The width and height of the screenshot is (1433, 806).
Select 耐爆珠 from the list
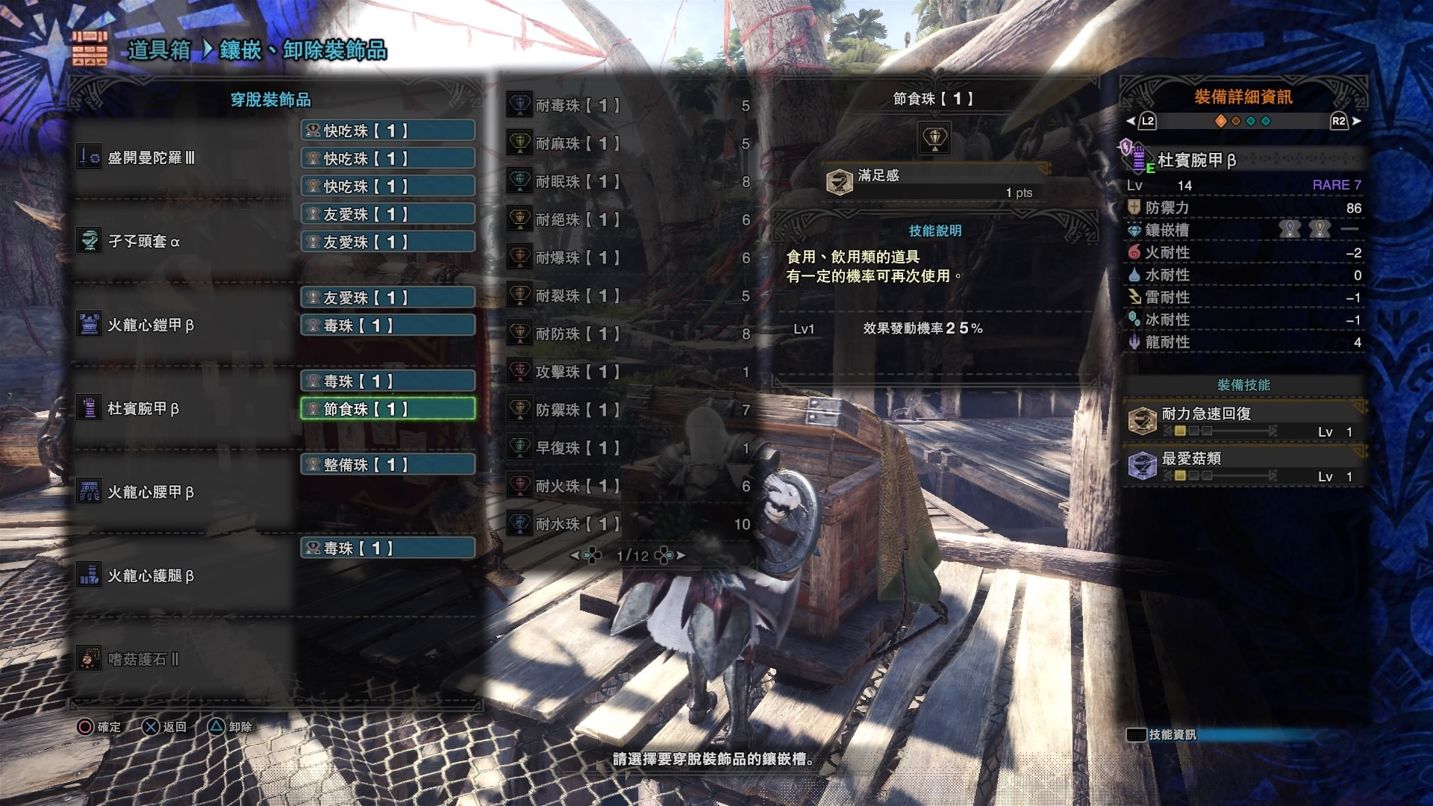pos(627,258)
